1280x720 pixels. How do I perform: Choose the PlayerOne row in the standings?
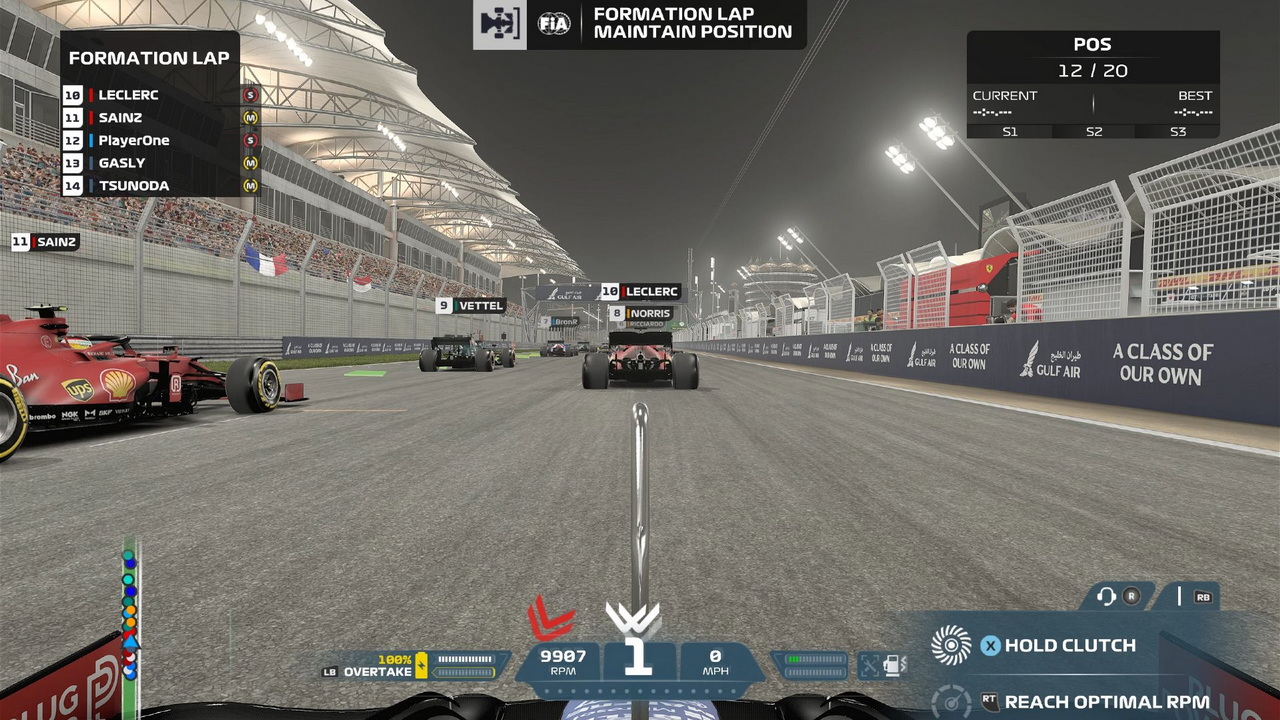[x=160, y=141]
